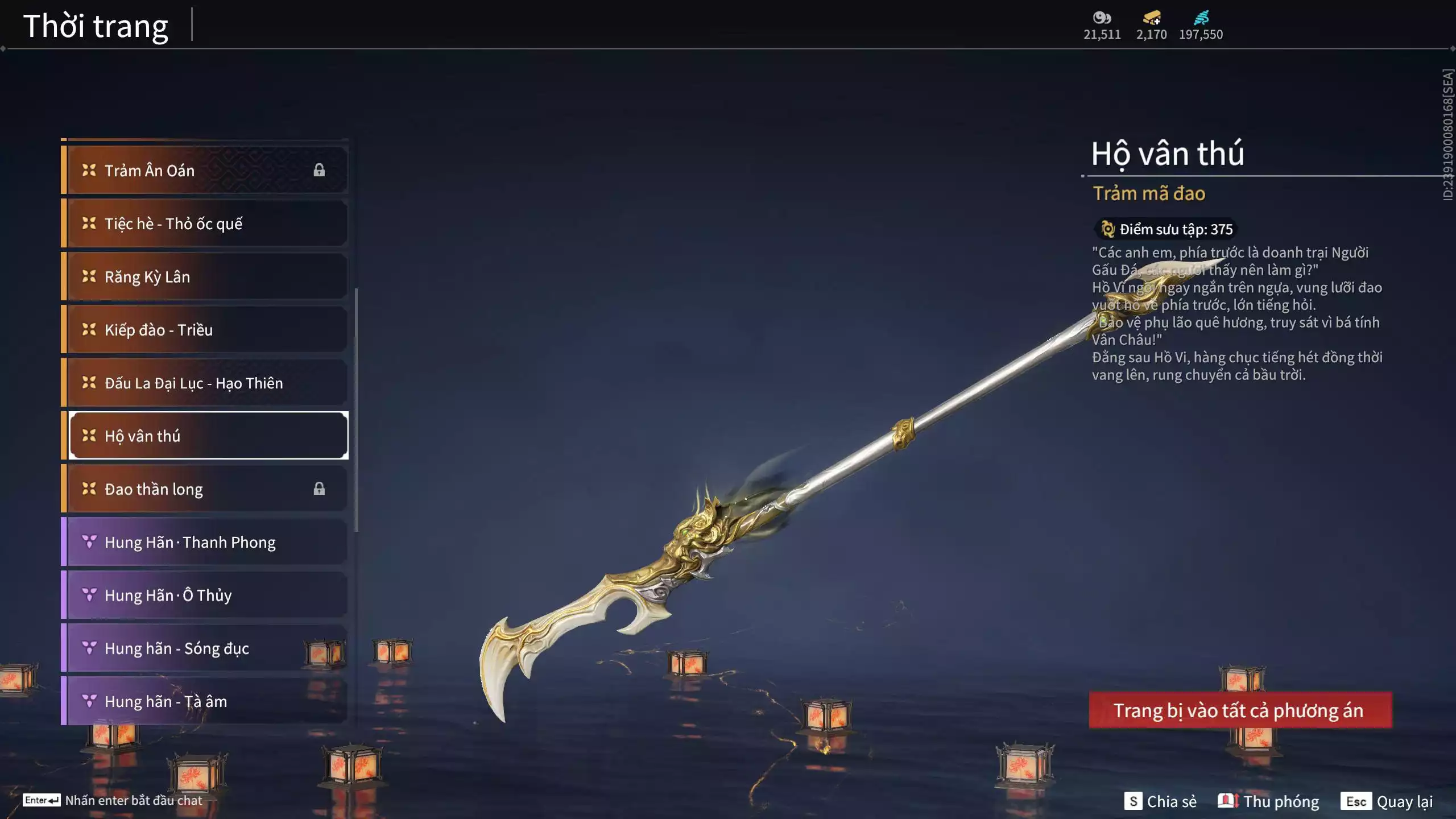
Task: Go back with Quay lại
Action: [x=1387, y=801]
